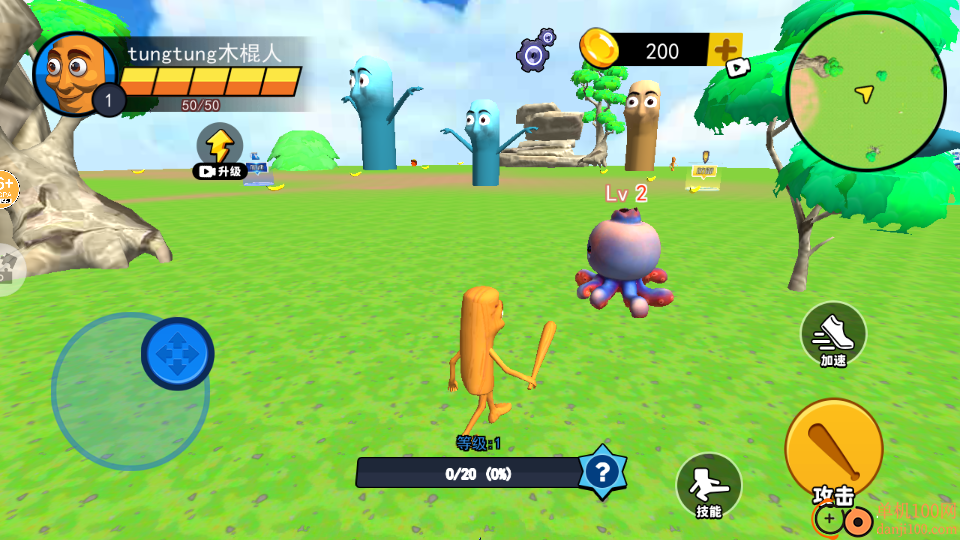Tap the blue virtual joystick knob
Image resolution: width=960 pixels, height=540 pixels.
177,353
